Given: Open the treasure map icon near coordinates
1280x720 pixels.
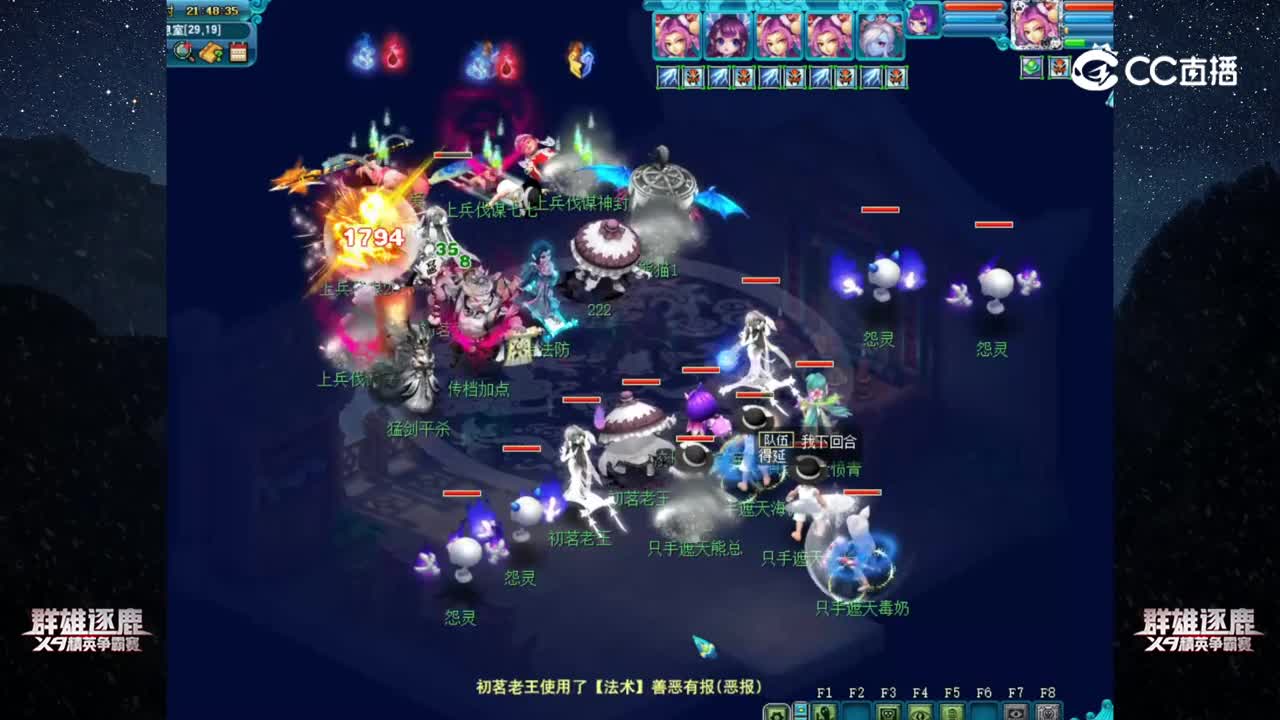Looking at the screenshot, I should pyautogui.click(x=210, y=52).
